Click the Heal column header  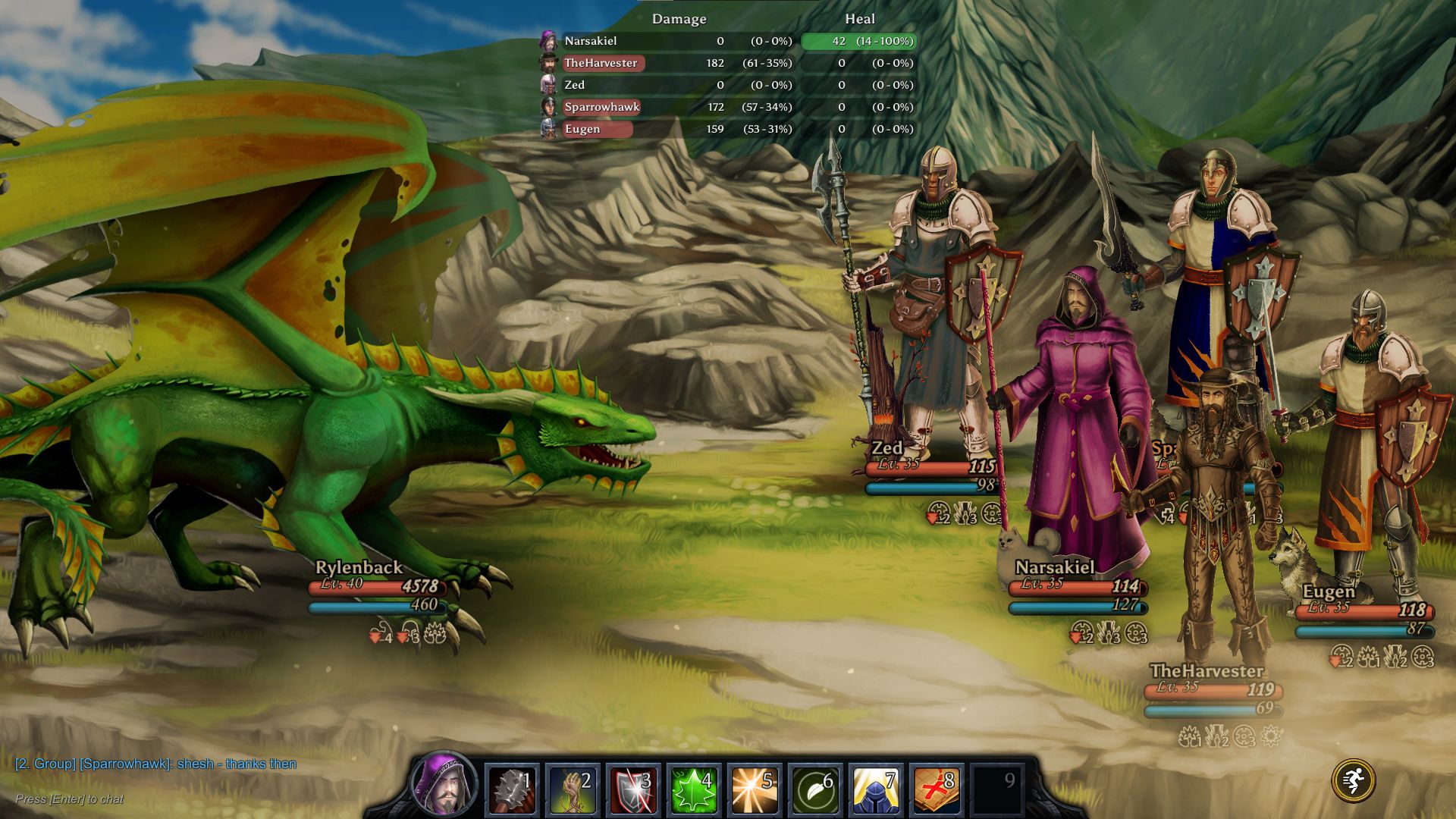click(x=860, y=19)
